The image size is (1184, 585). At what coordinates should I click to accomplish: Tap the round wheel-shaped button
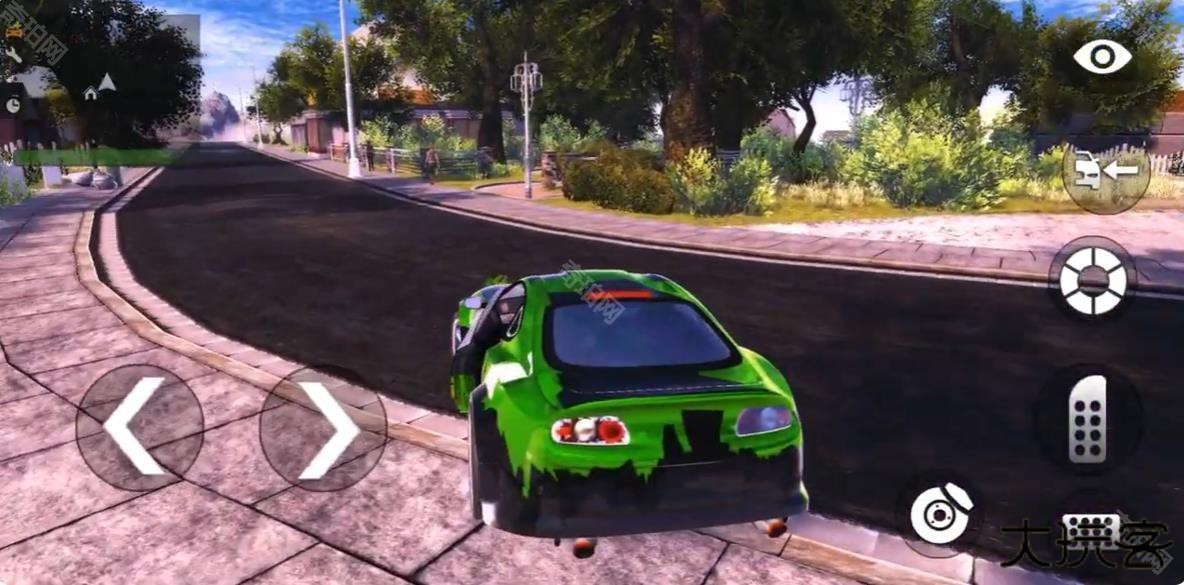pyautogui.click(x=1092, y=280)
